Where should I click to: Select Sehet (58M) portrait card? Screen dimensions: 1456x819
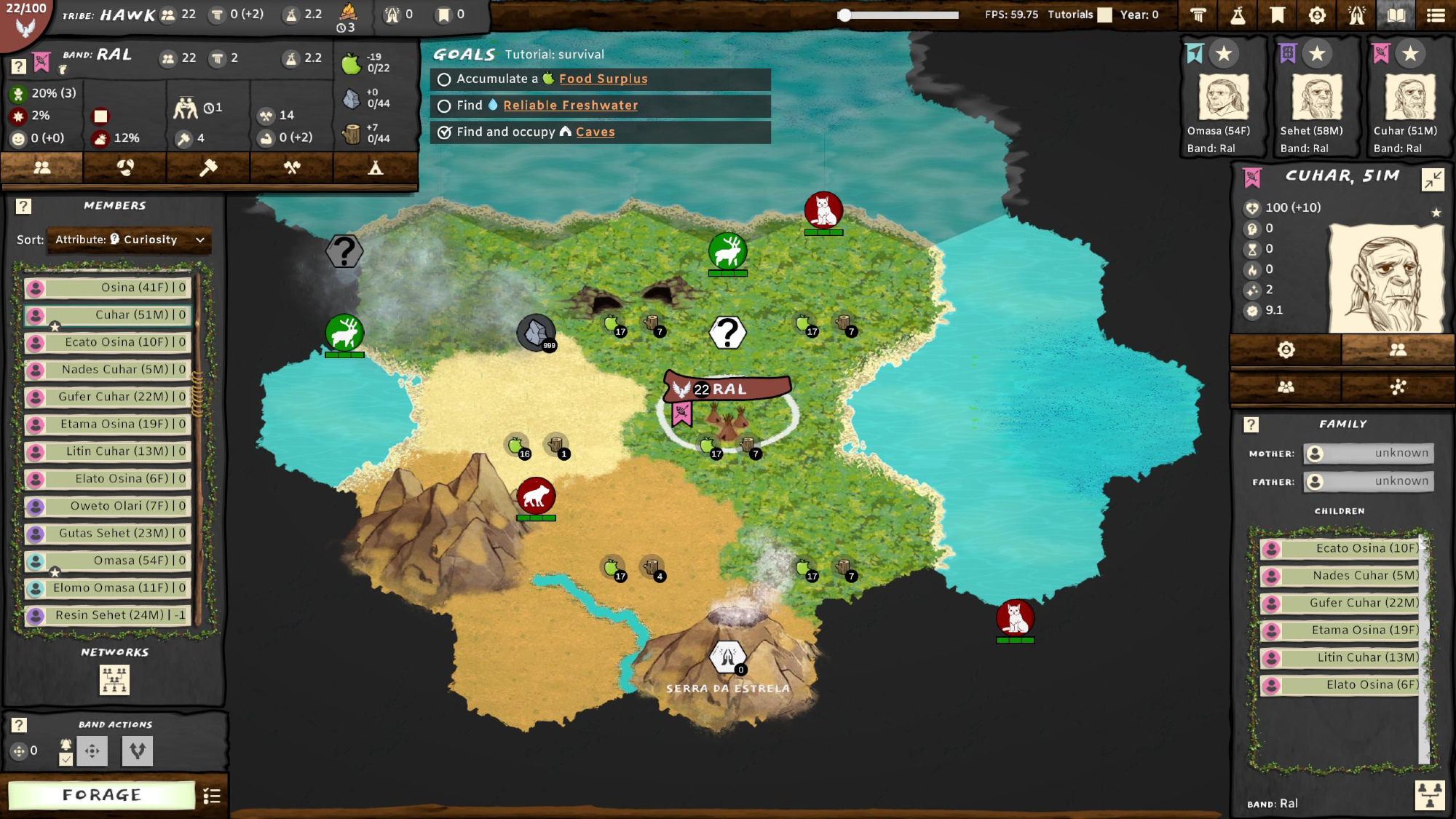coord(1316,98)
